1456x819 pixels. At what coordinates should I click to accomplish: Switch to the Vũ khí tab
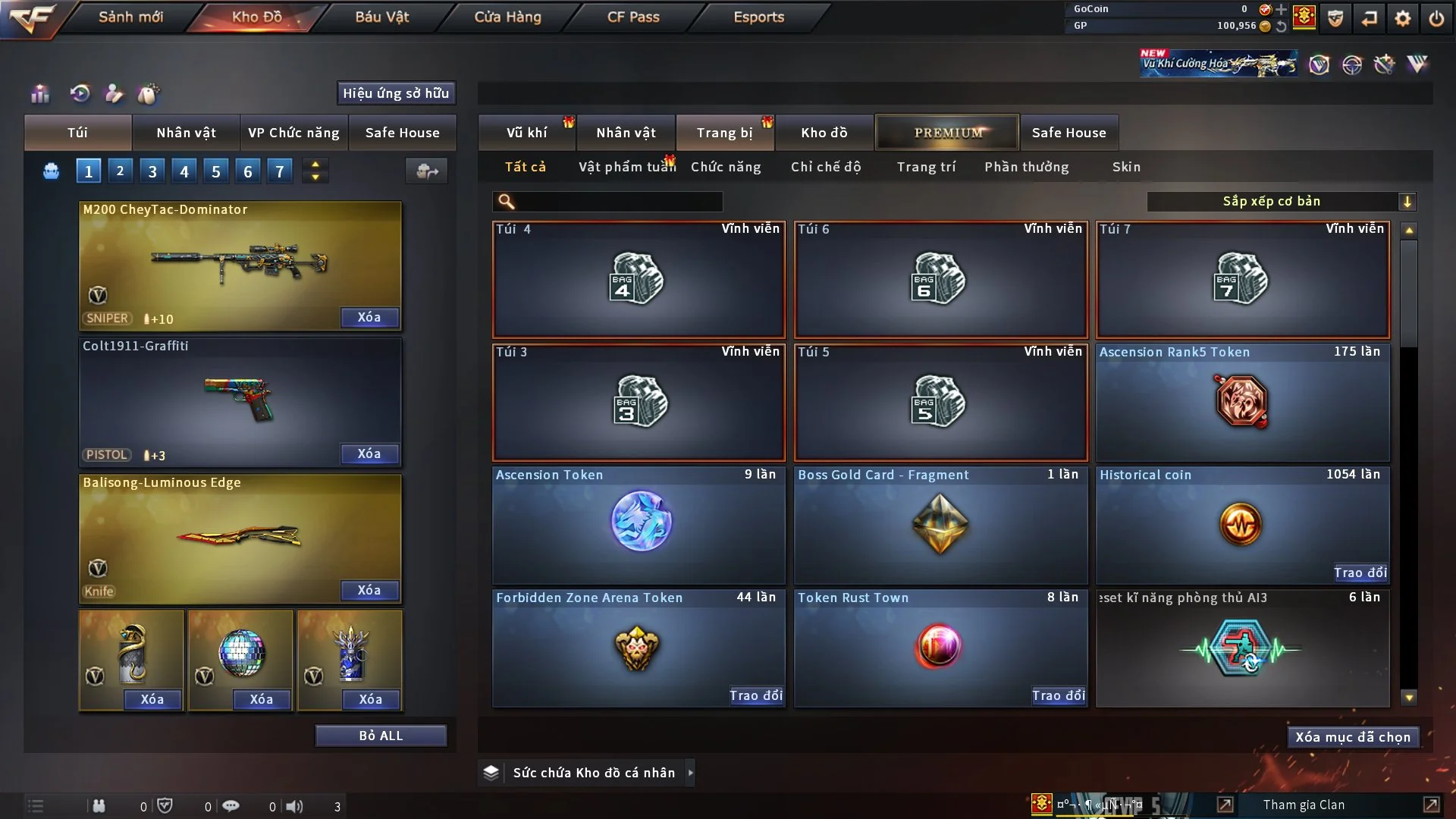point(527,133)
